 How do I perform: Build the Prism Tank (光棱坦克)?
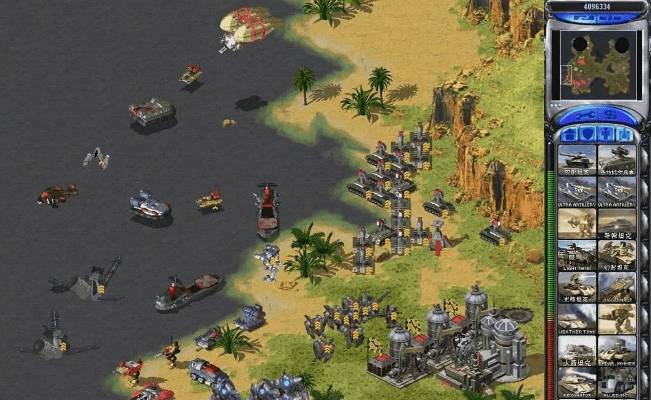click(x=577, y=286)
